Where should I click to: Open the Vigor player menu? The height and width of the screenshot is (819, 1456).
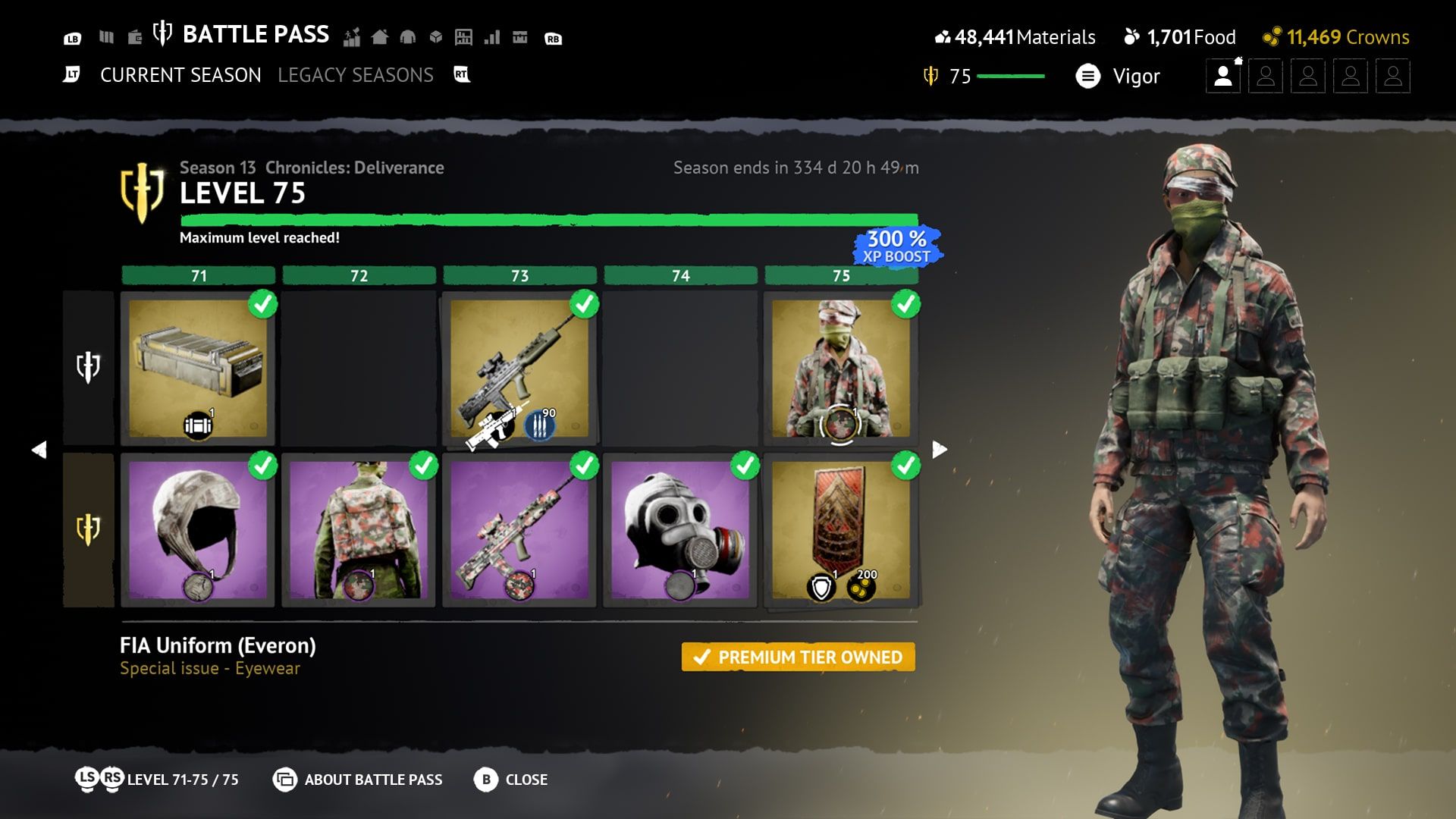(x=1119, y=76)
